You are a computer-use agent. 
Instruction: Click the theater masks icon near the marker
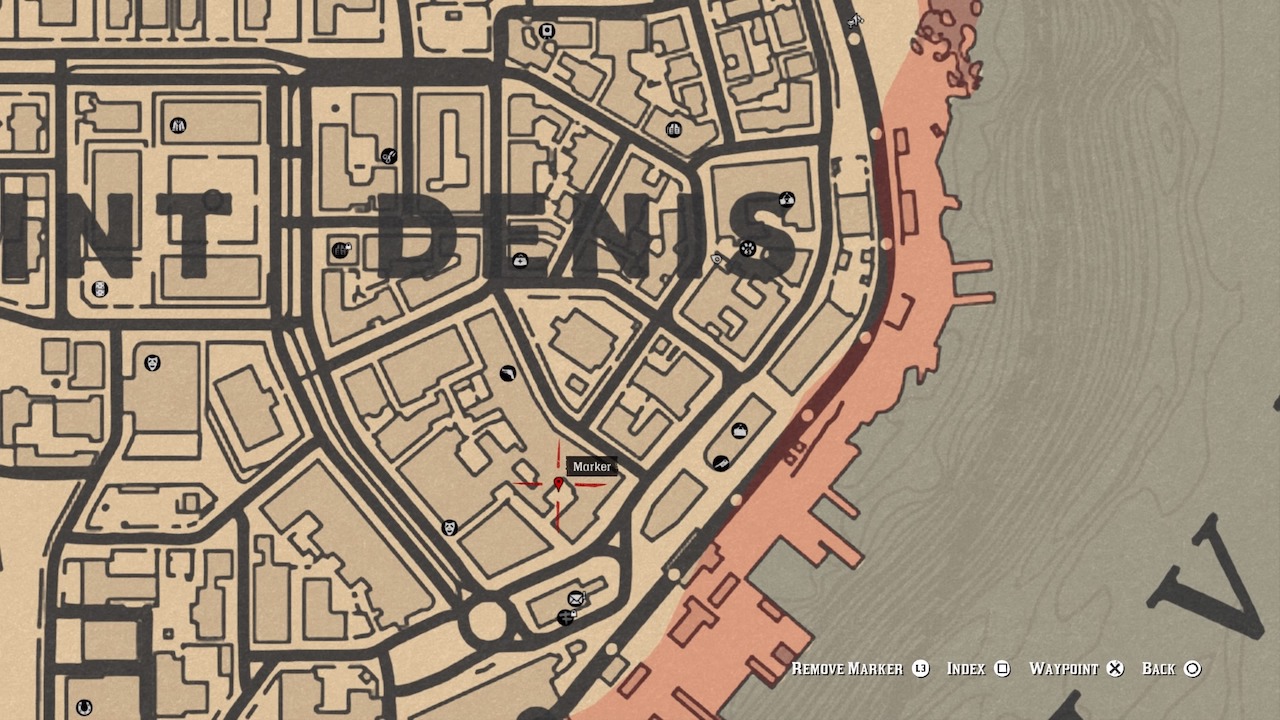[x=450, y=527]
